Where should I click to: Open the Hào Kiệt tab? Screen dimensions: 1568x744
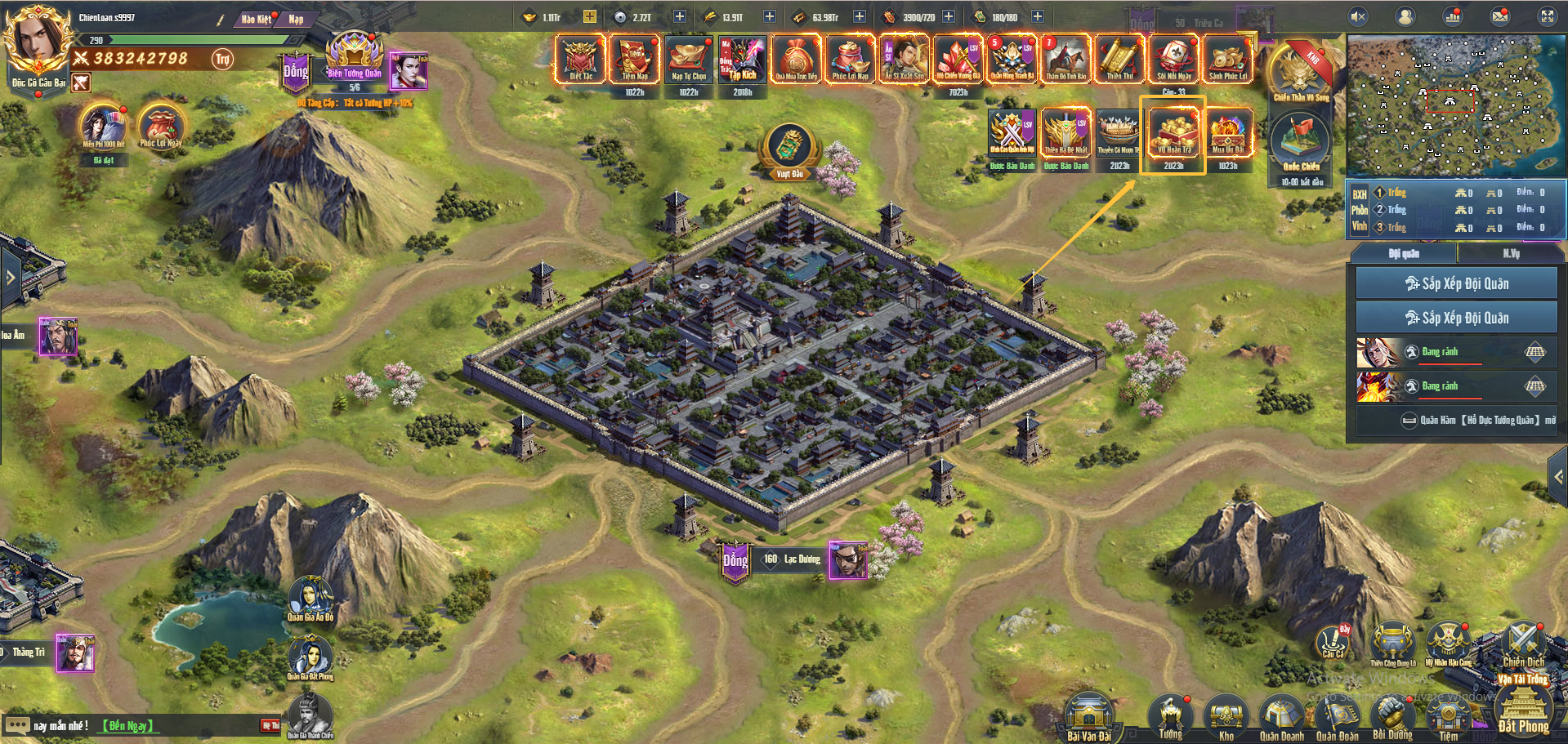coord(256,19)
